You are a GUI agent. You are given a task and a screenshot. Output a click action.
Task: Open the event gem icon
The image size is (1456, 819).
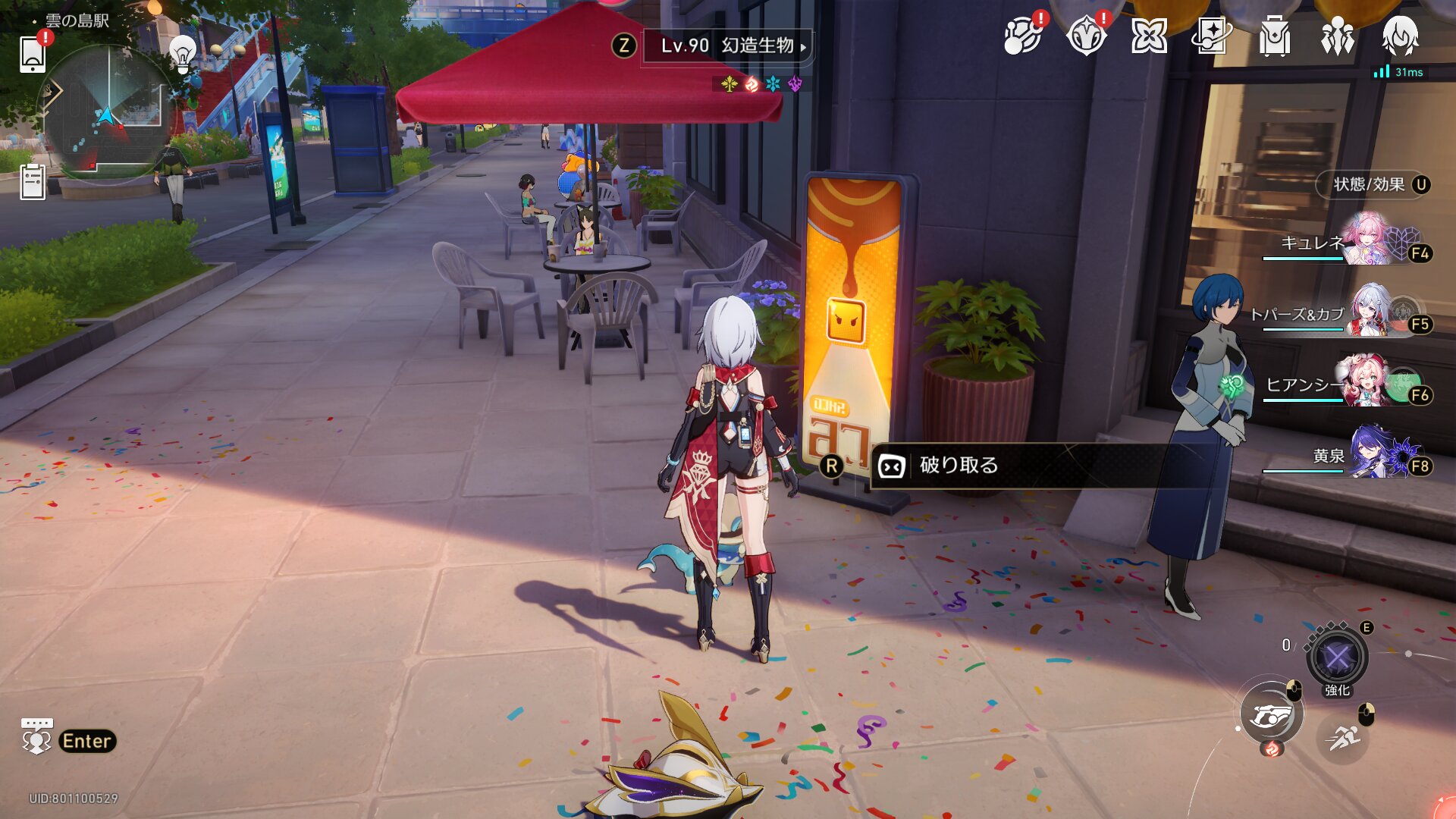pos(1086,36)
